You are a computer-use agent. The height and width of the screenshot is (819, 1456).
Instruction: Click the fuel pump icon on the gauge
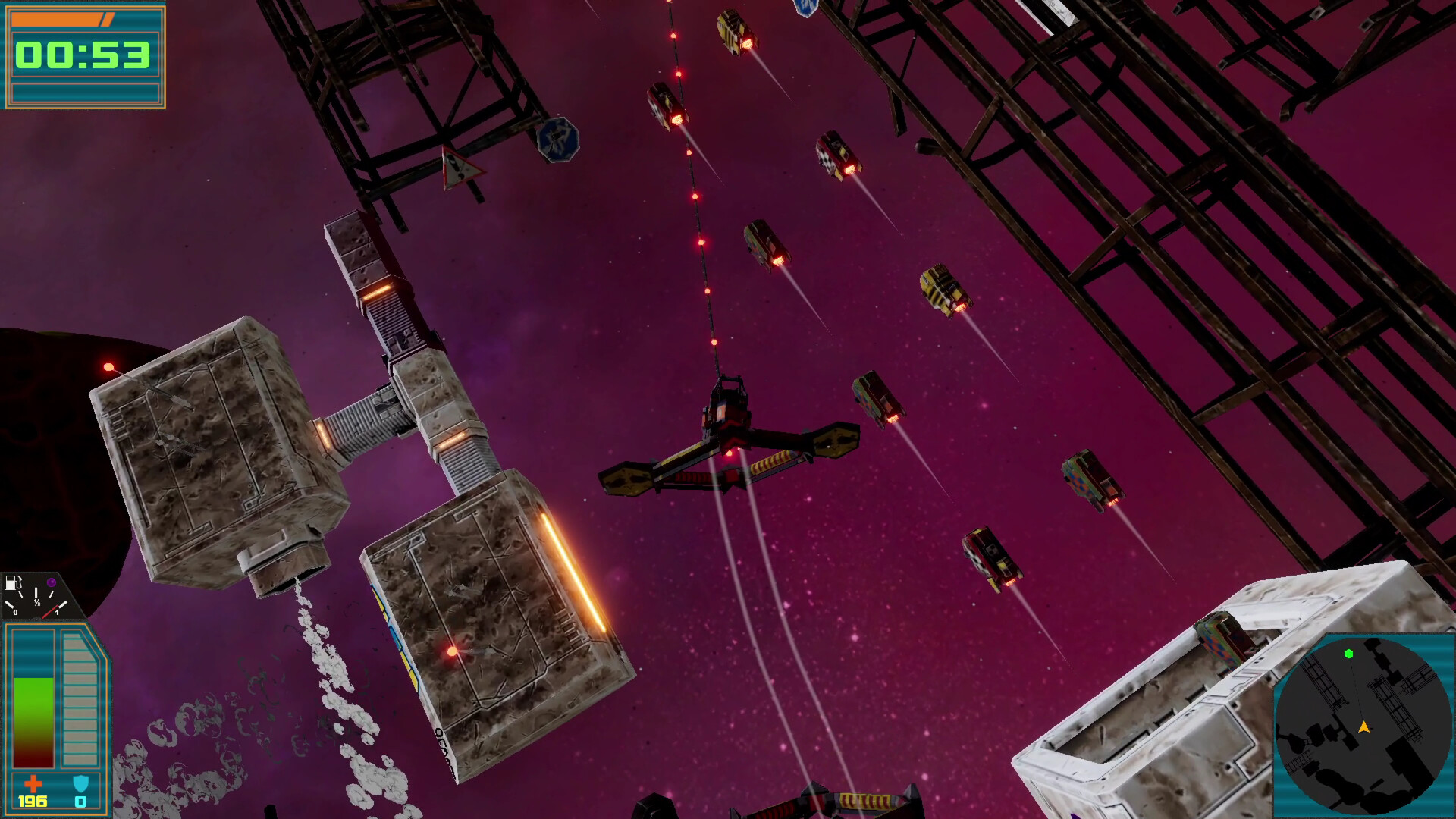tap(14, 583)
